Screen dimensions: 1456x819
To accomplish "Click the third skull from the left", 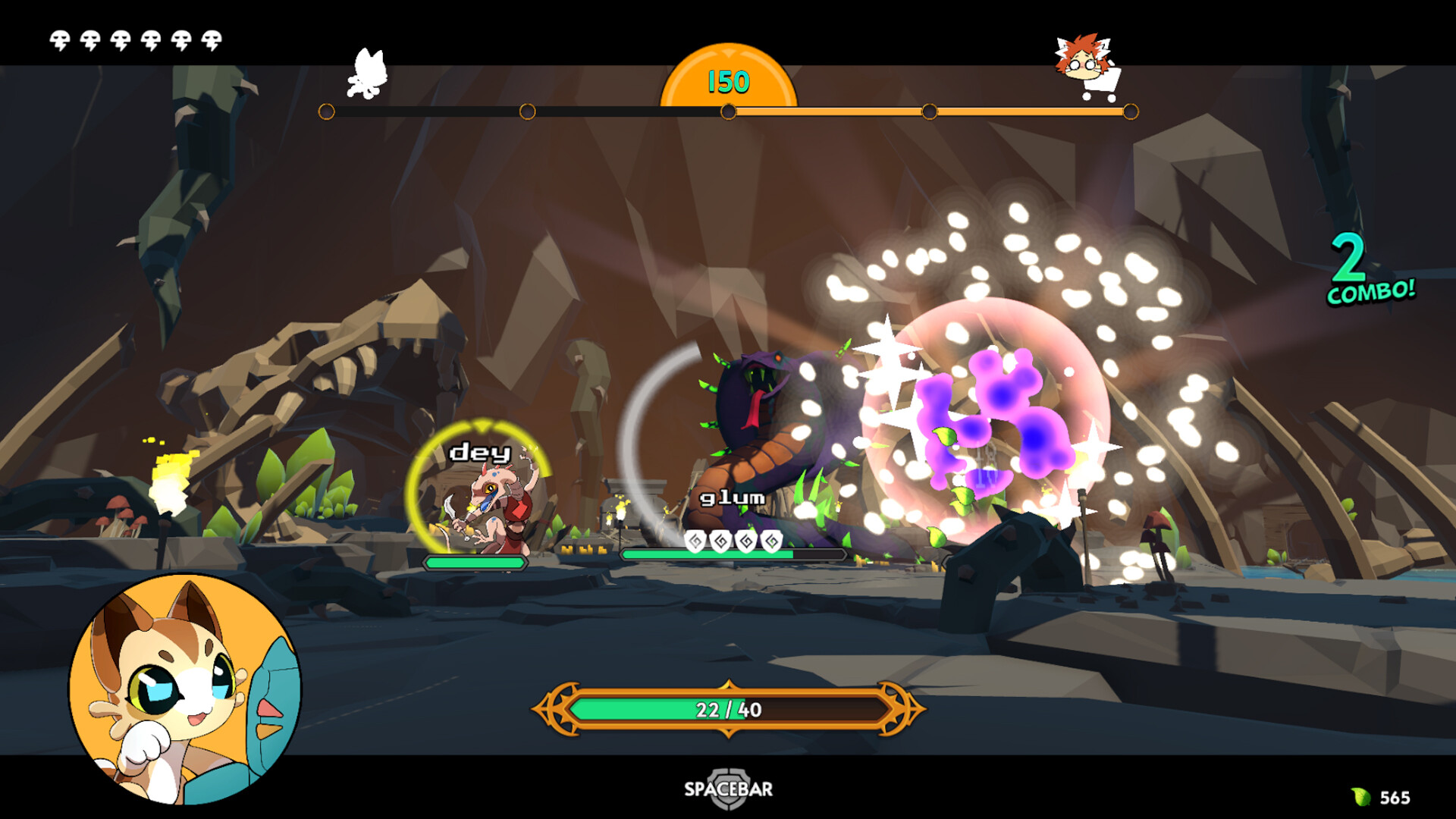I will (122, 38).
